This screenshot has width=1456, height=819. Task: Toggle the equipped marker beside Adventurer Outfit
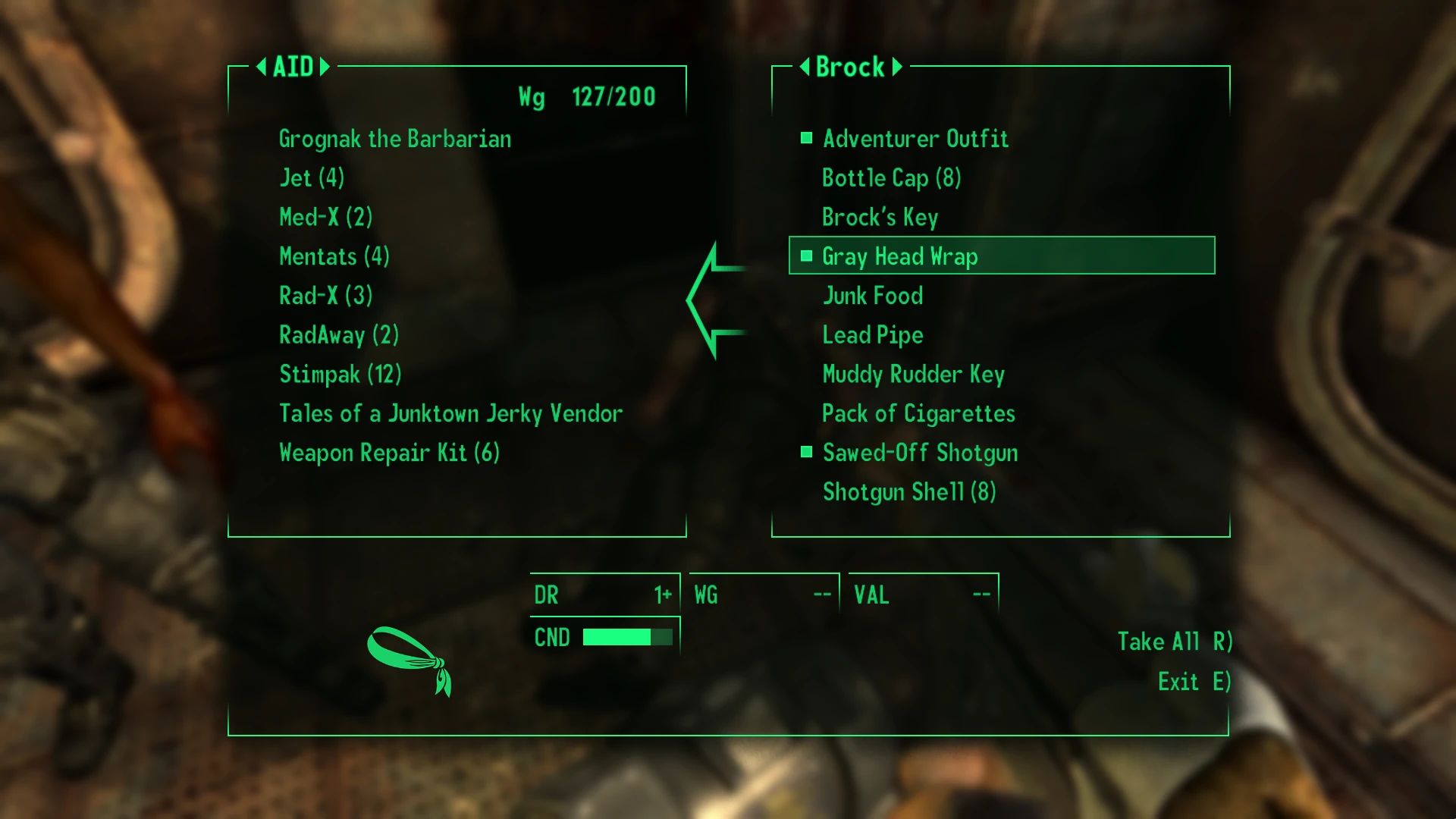click(x=805, y=139)
